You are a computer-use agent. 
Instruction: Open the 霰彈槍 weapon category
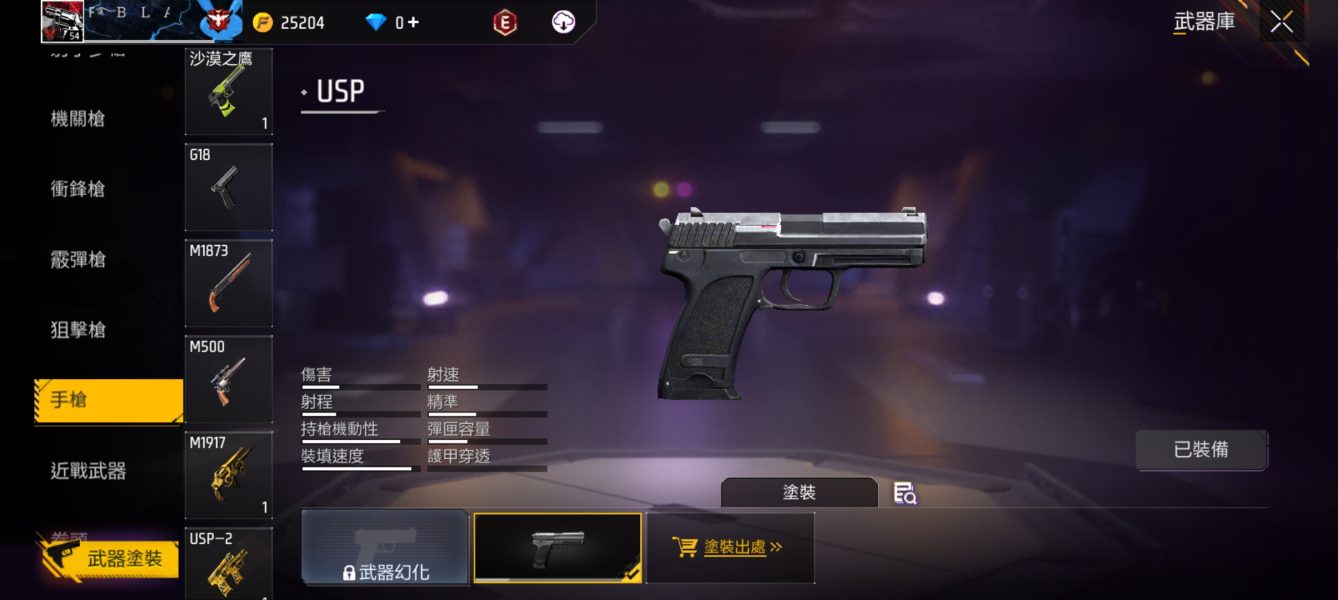[x=78, y=260]
